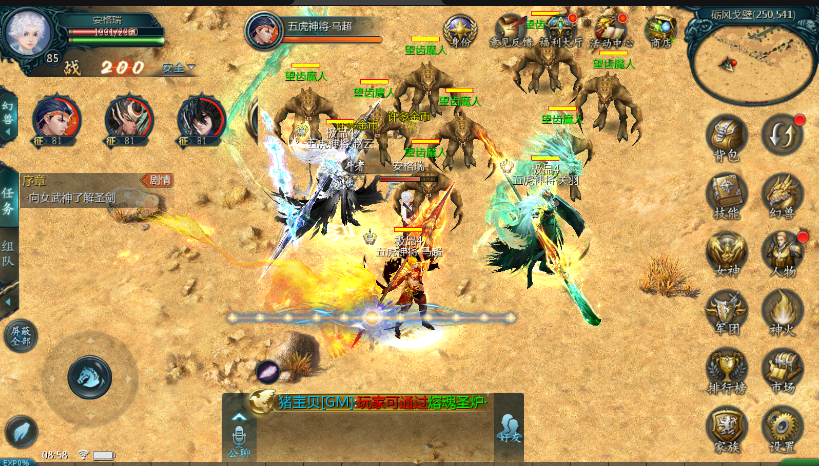819x466 pixels.
Task: Open the 人物 character sheet
Action: [x=782, y=251]
